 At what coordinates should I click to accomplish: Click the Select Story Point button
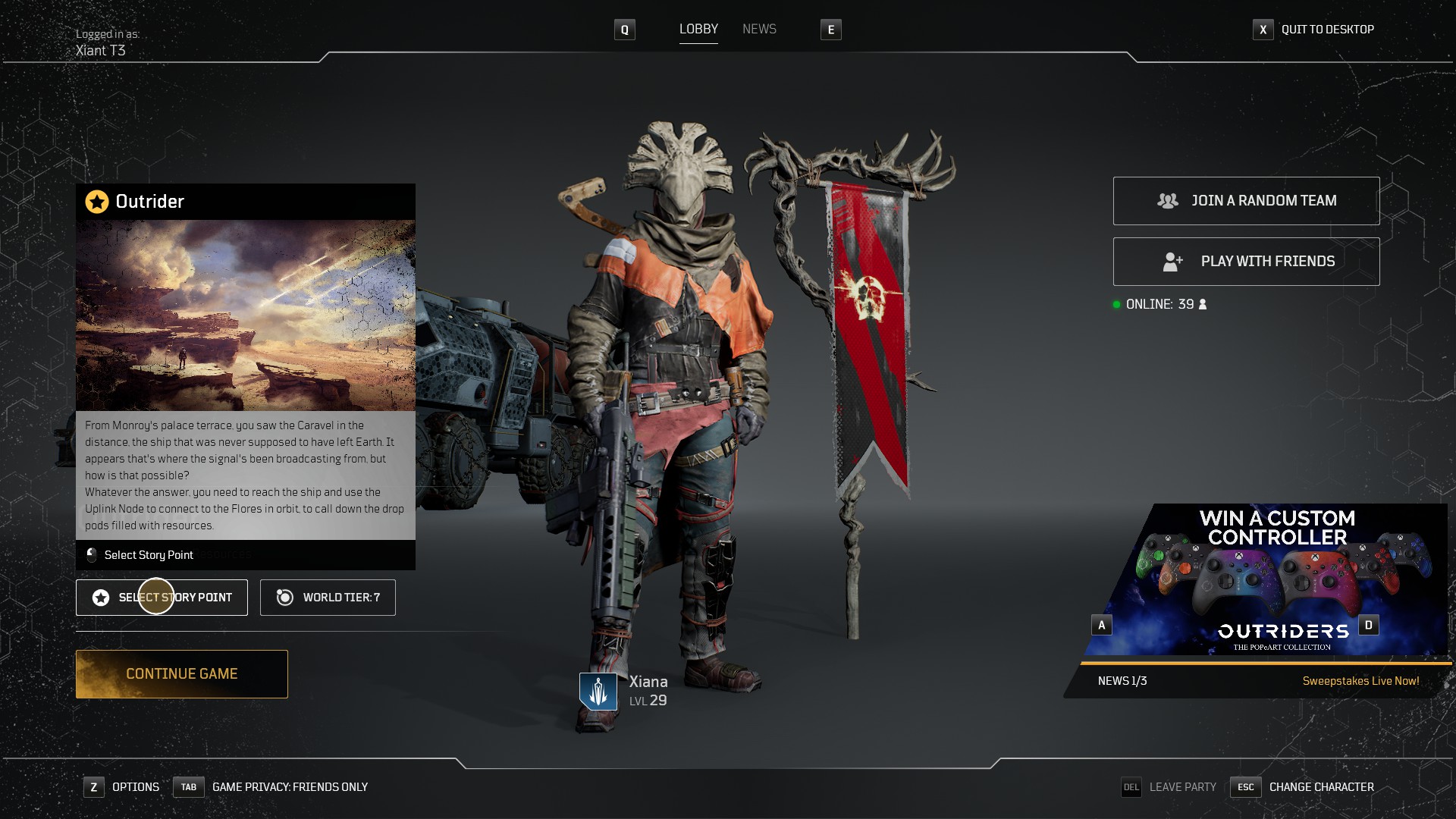point(162,598)
